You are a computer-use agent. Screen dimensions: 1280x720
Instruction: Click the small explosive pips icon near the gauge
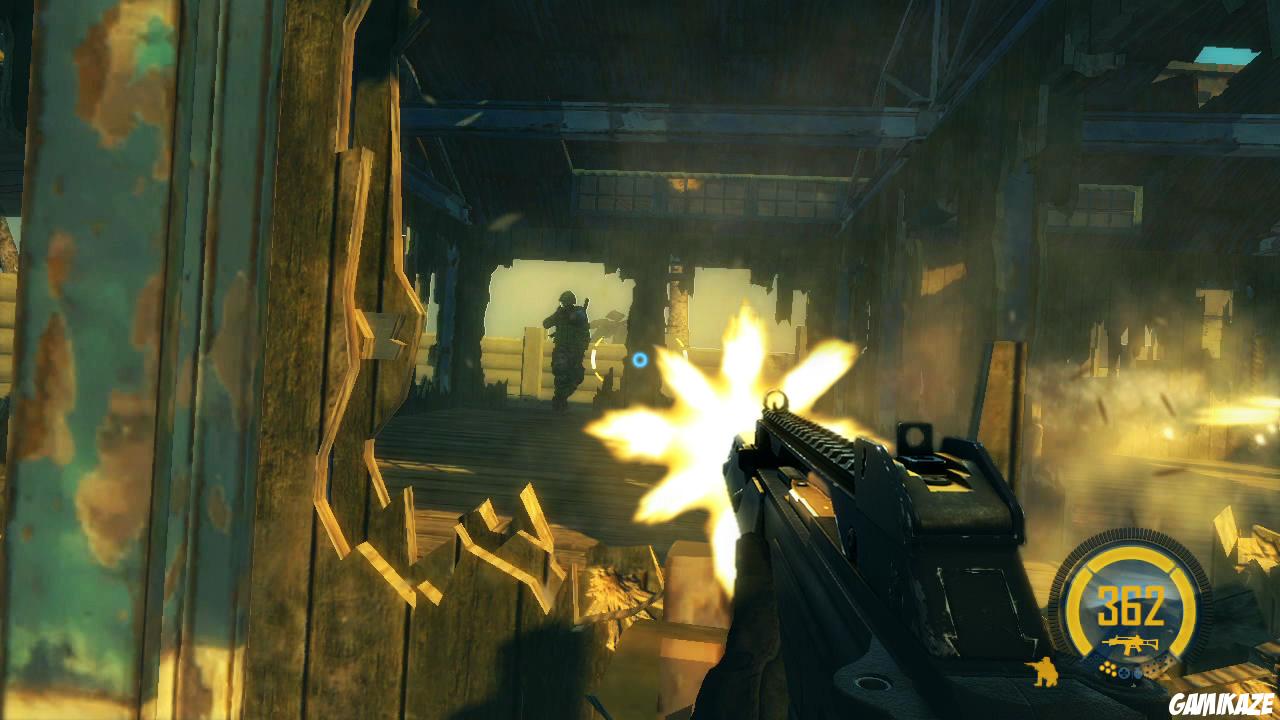(x=1108, y=669)
